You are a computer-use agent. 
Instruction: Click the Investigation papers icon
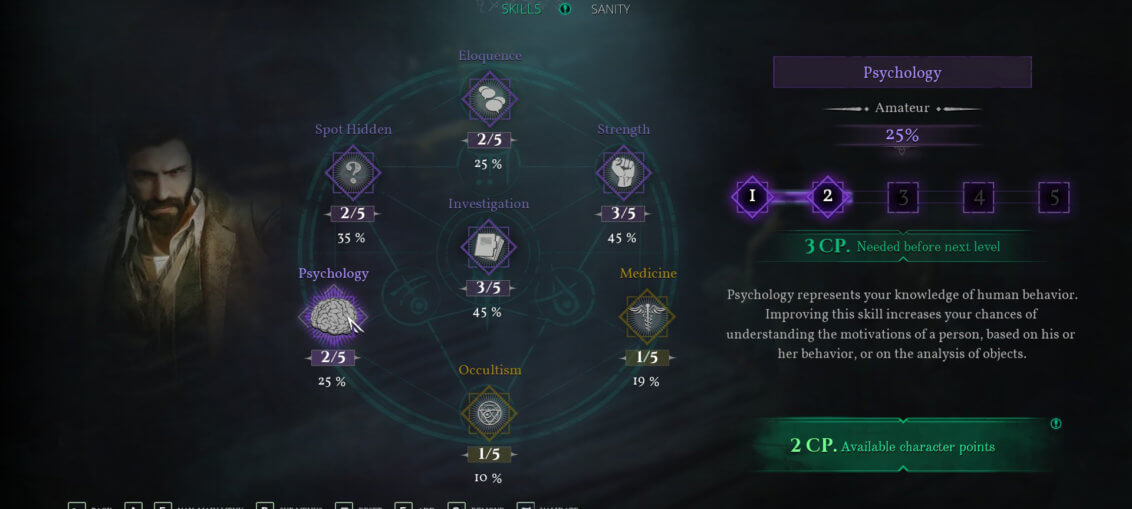coord(489,247)
